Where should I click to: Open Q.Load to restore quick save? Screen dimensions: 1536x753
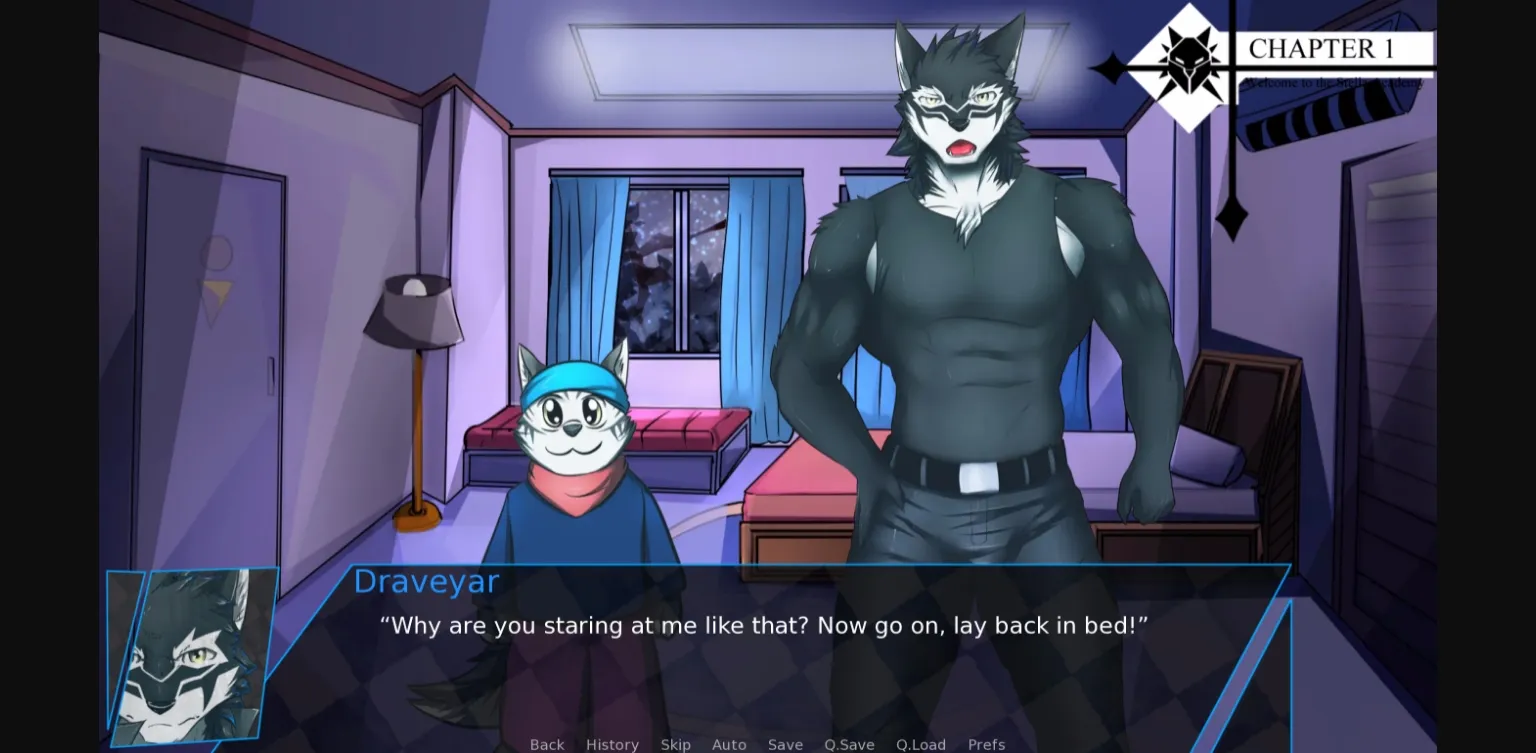(x=920, y=745)
